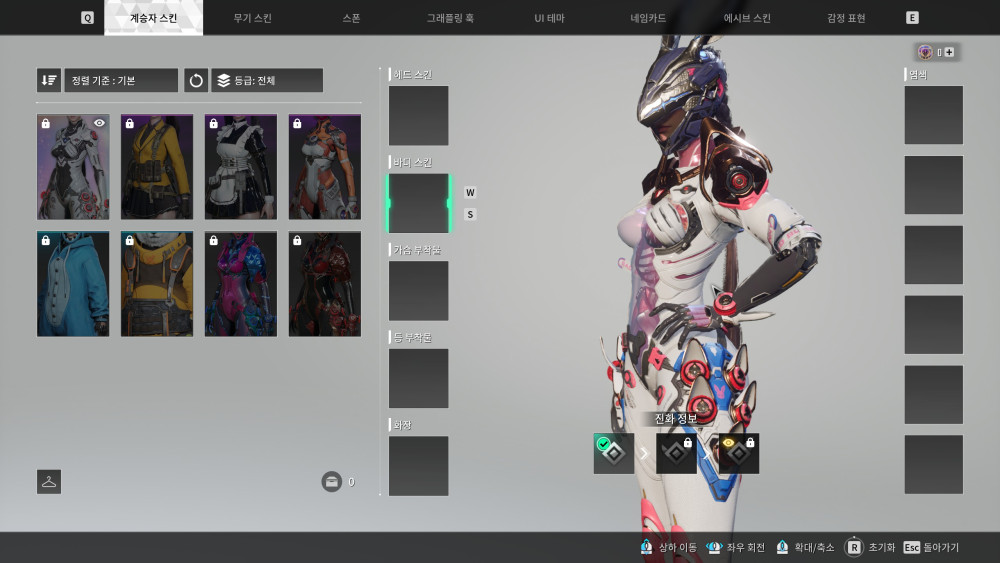Image resolution: width=1000 pixels, height=563 pixels.
Task: Click the hanger icon button
Action: click(49, 482)
